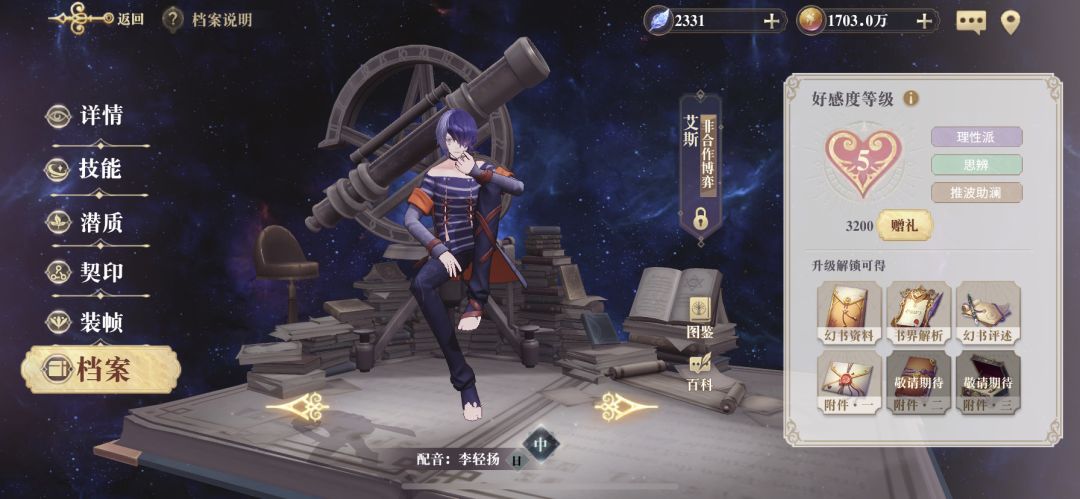This screenshot has width=1080, height=499.
Task: Click the 赠礼 gift button
Action: pyautogui.click(x=904, y=225)
